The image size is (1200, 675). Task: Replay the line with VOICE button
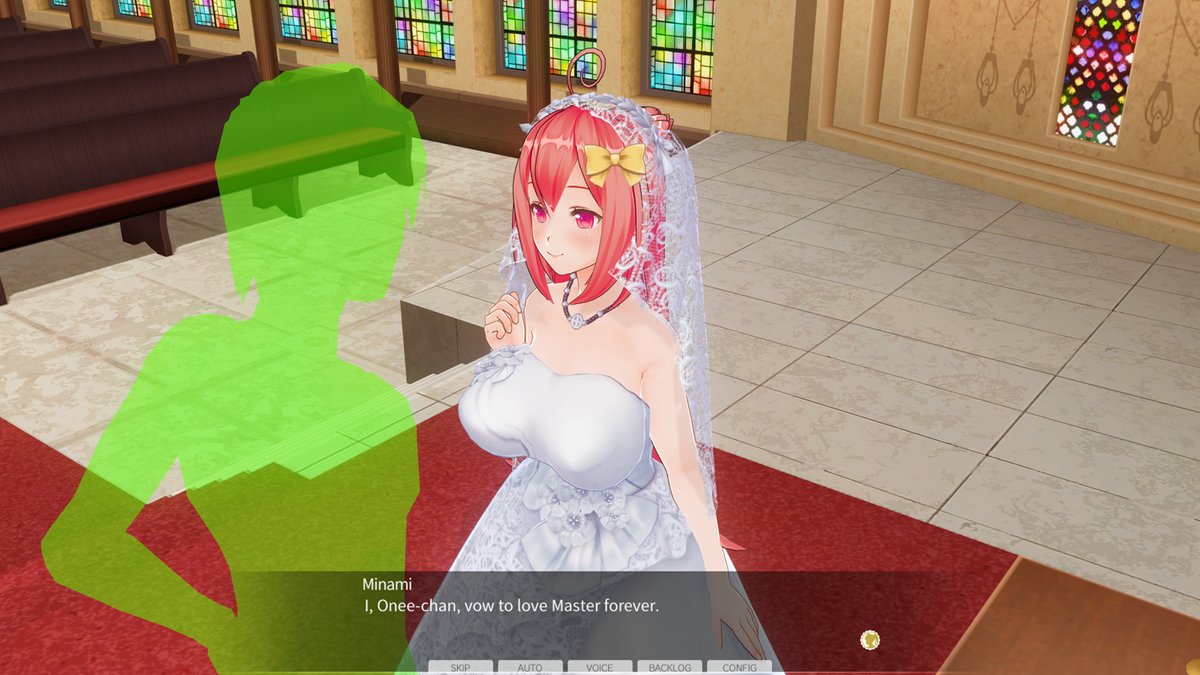point(600,667)
